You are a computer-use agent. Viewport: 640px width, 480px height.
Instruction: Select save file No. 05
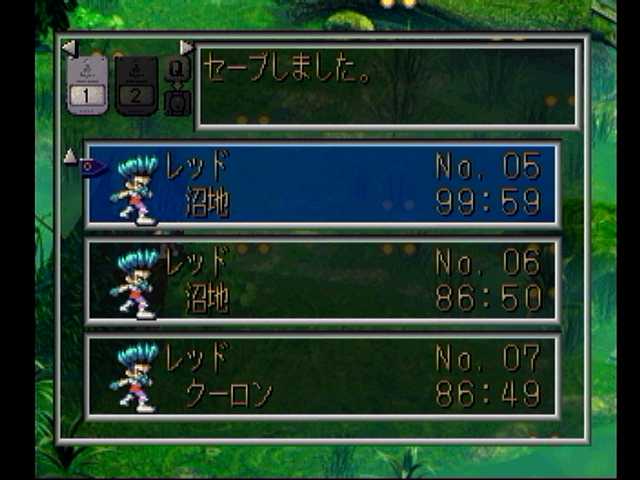(x=322, y=184)
